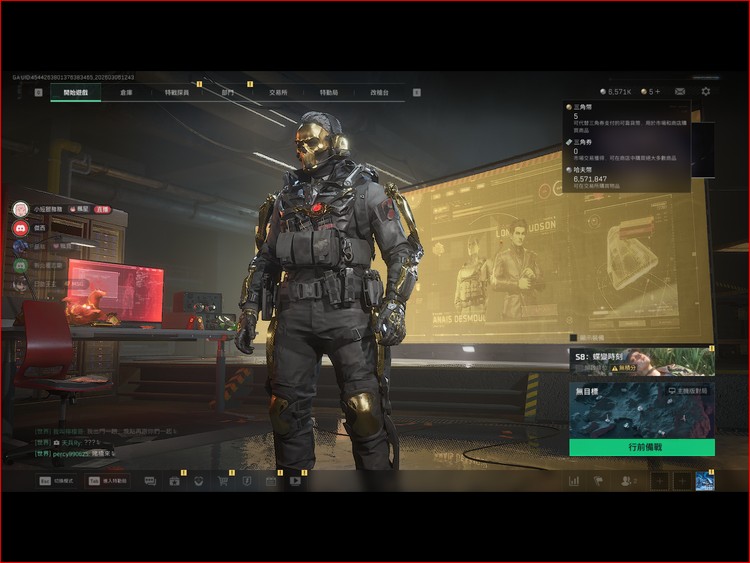Click the 直播 live badge on friend
Image resolution: width=750 pixels, height=563 pixels.
102,209
